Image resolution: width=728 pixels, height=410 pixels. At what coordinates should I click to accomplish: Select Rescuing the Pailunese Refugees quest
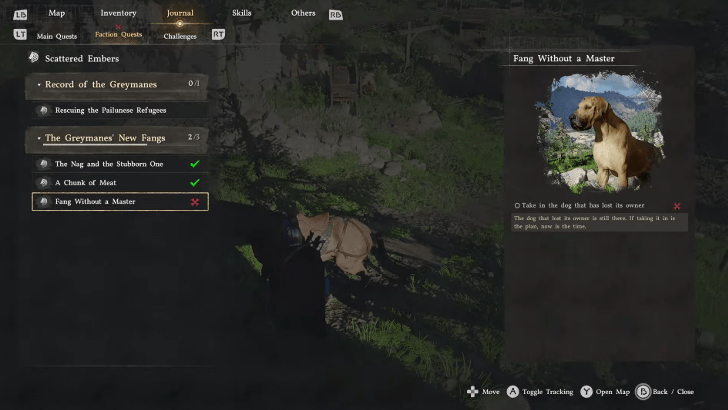pos(110,110)
